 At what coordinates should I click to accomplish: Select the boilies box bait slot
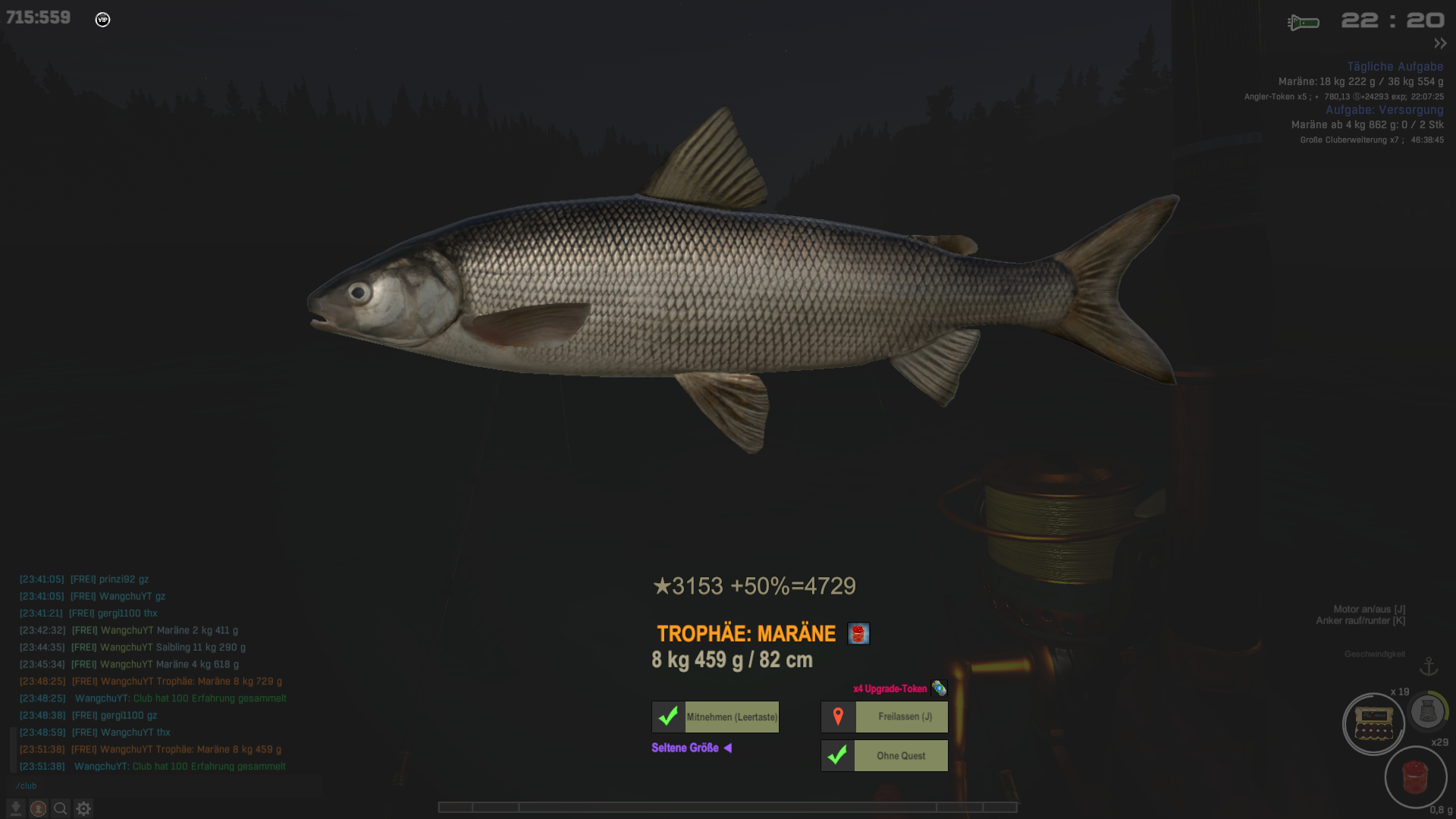pyautogui.click(x=1373, y=724)
